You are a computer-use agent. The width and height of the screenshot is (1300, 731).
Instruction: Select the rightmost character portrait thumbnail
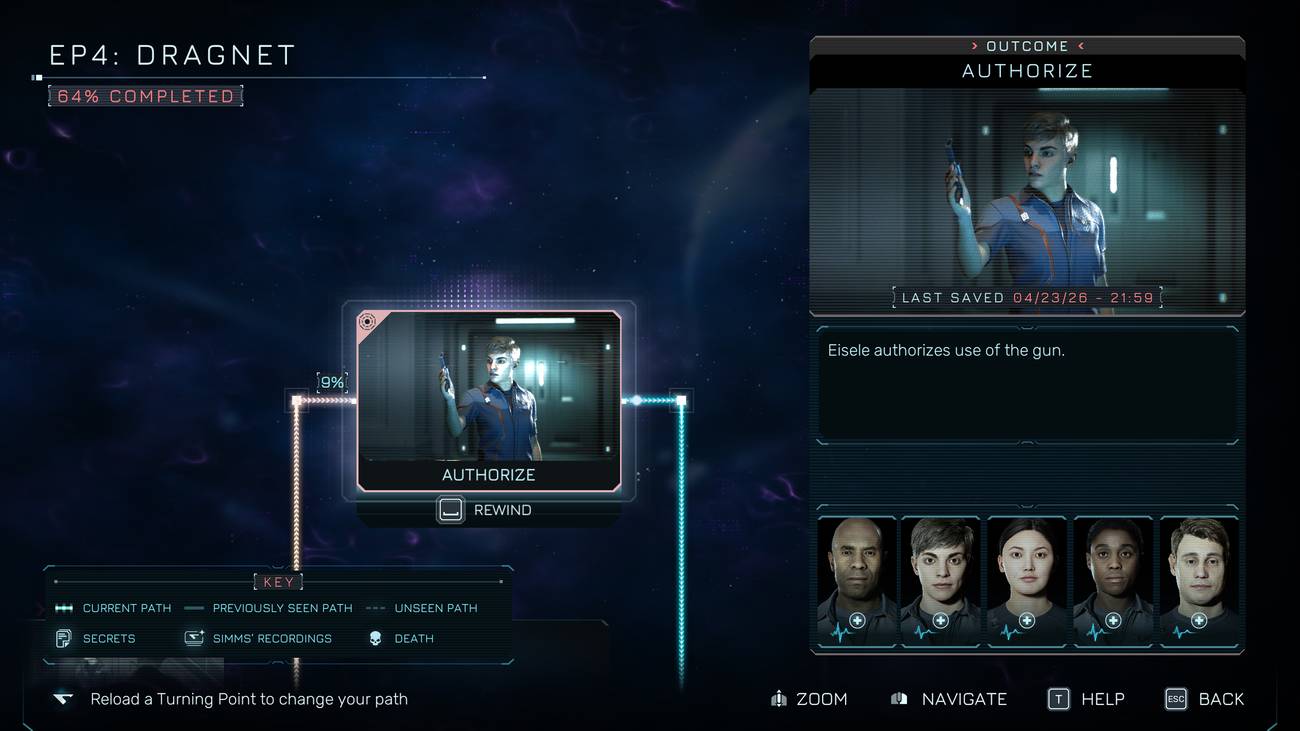click(1200, 580)
